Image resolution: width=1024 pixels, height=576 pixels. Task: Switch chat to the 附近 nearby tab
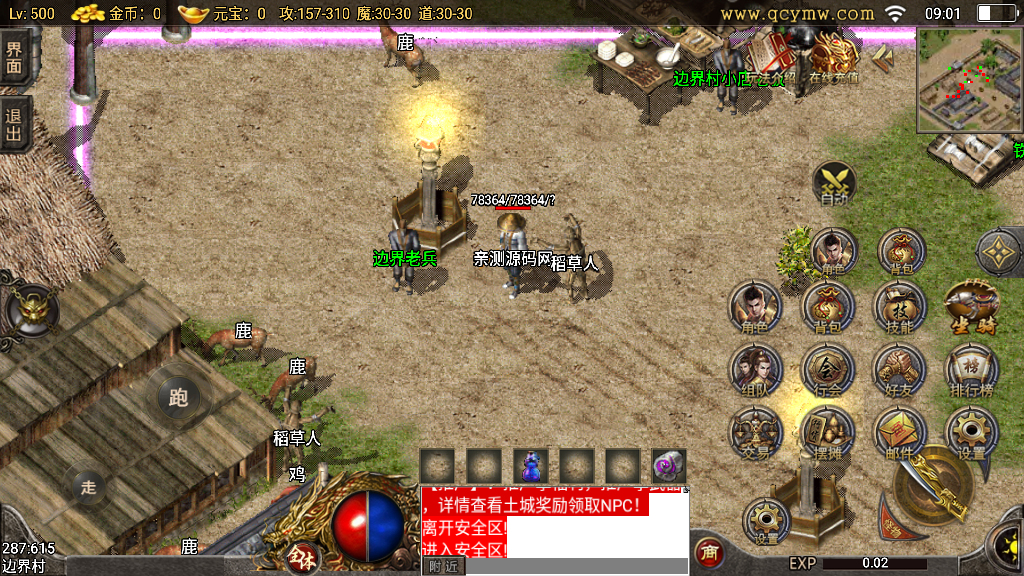click(443, 566)
